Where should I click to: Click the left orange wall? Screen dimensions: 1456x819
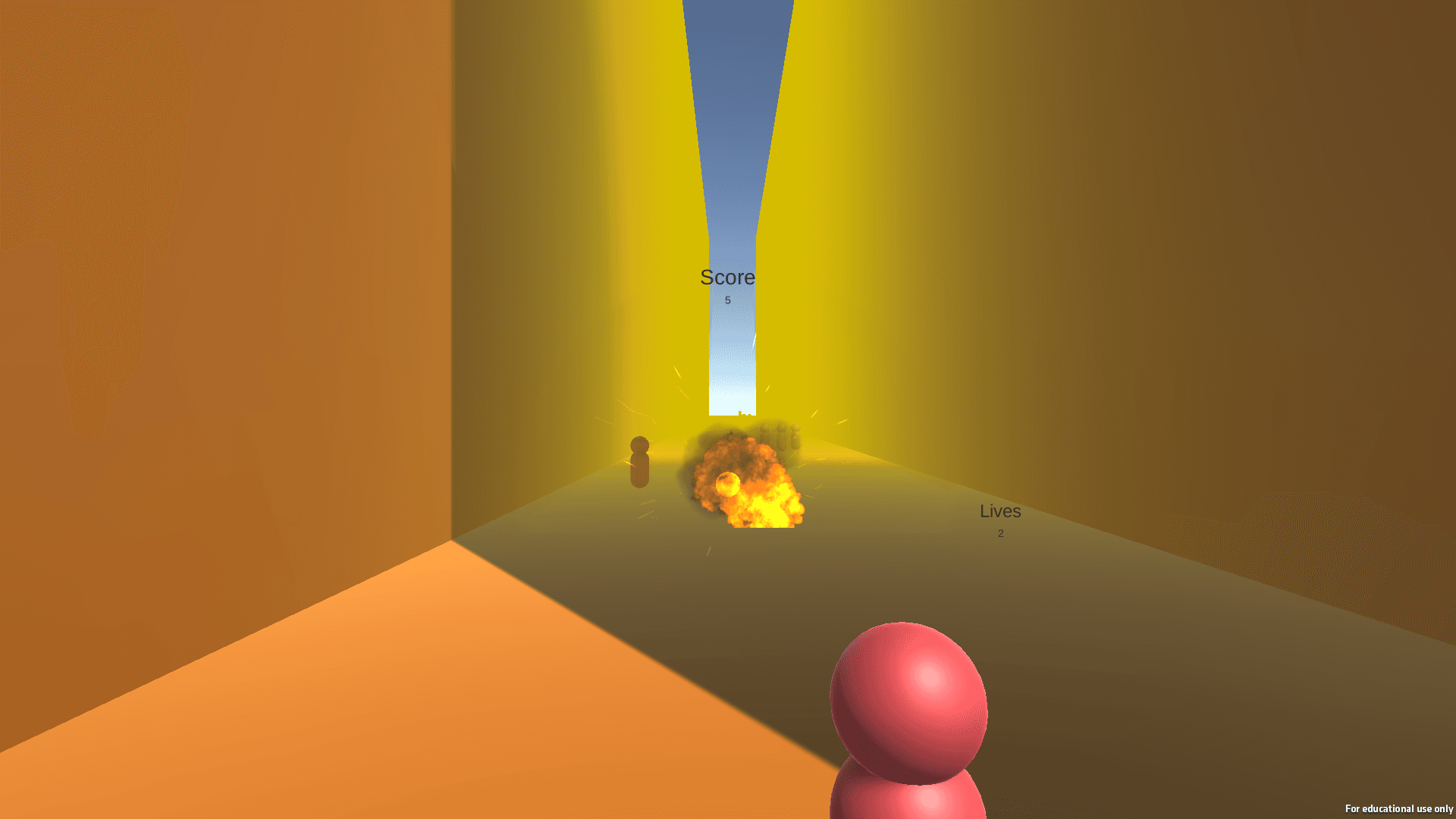point(227,303)
